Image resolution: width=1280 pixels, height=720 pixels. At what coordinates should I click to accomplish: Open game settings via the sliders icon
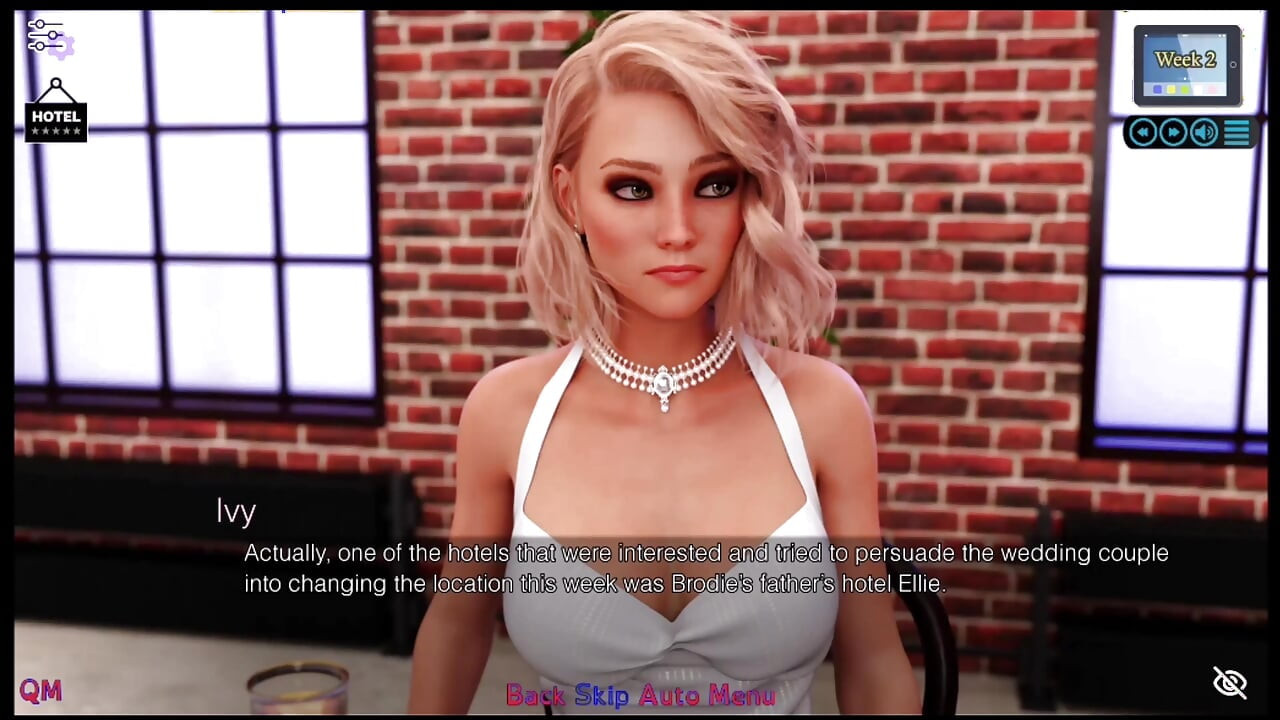coord(45,36)
